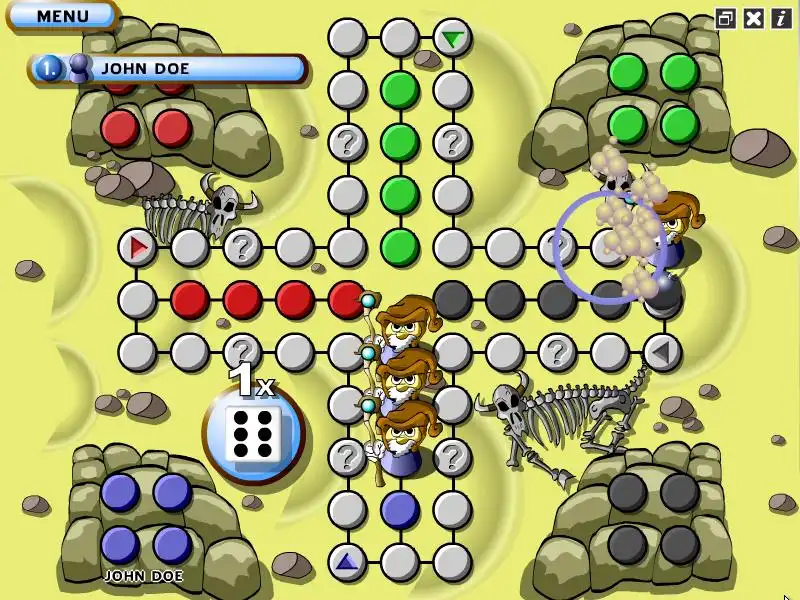Image resolution: width=800 pixels, height=600 pixels.
Task: Select the John Doe player bar
Action: pyautogui.click(x=168, y=68)
